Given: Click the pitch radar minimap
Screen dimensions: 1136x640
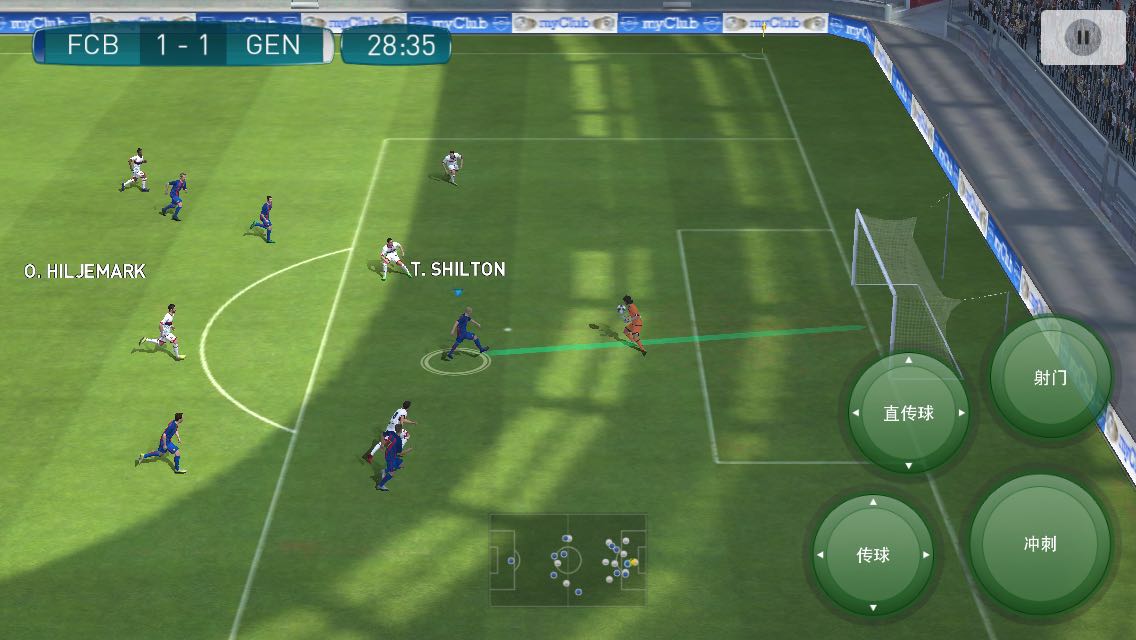Looking at the screenshot, I should click(x=568, y=560).
